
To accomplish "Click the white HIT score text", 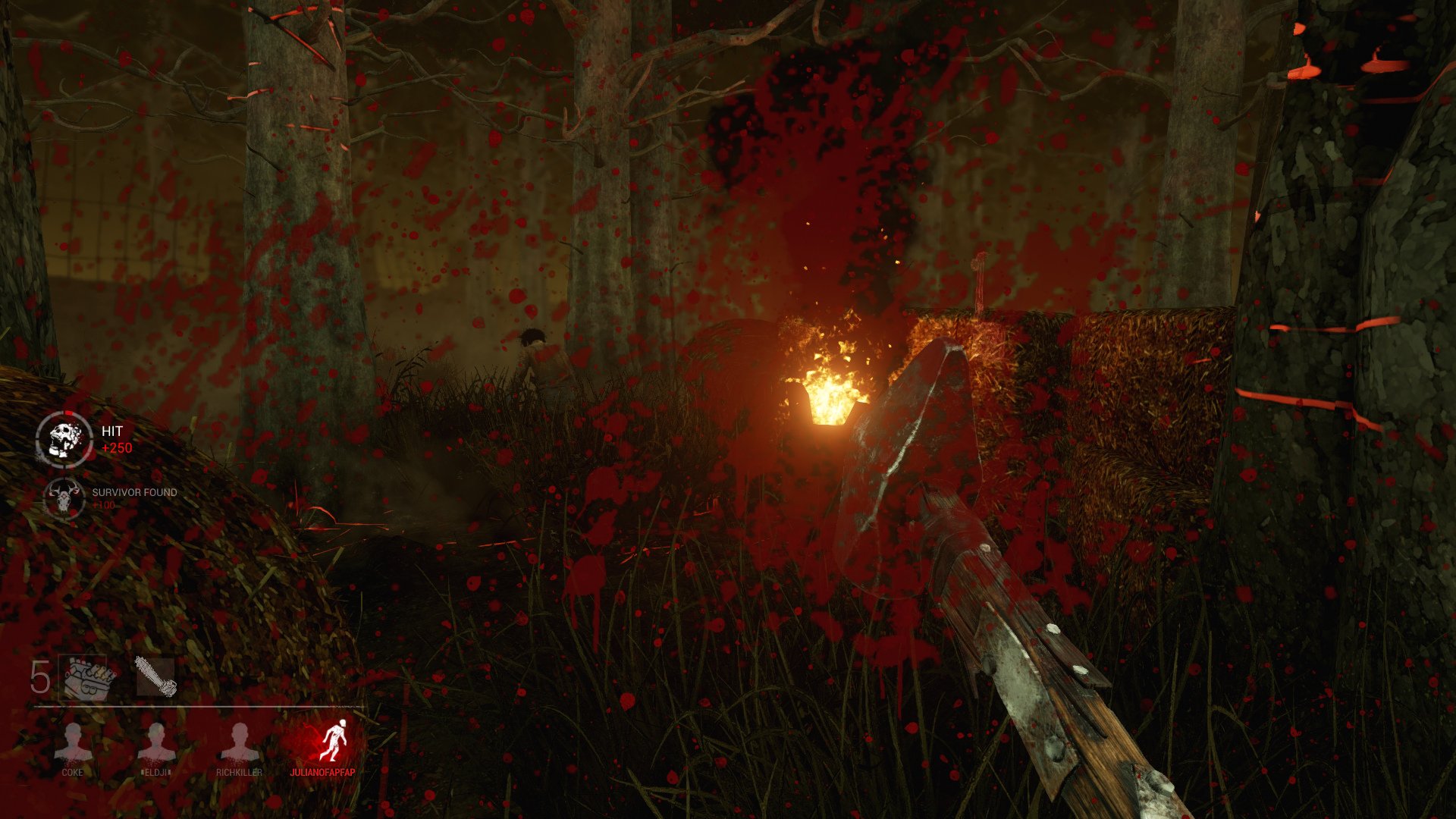I will (x=111, y=431).
